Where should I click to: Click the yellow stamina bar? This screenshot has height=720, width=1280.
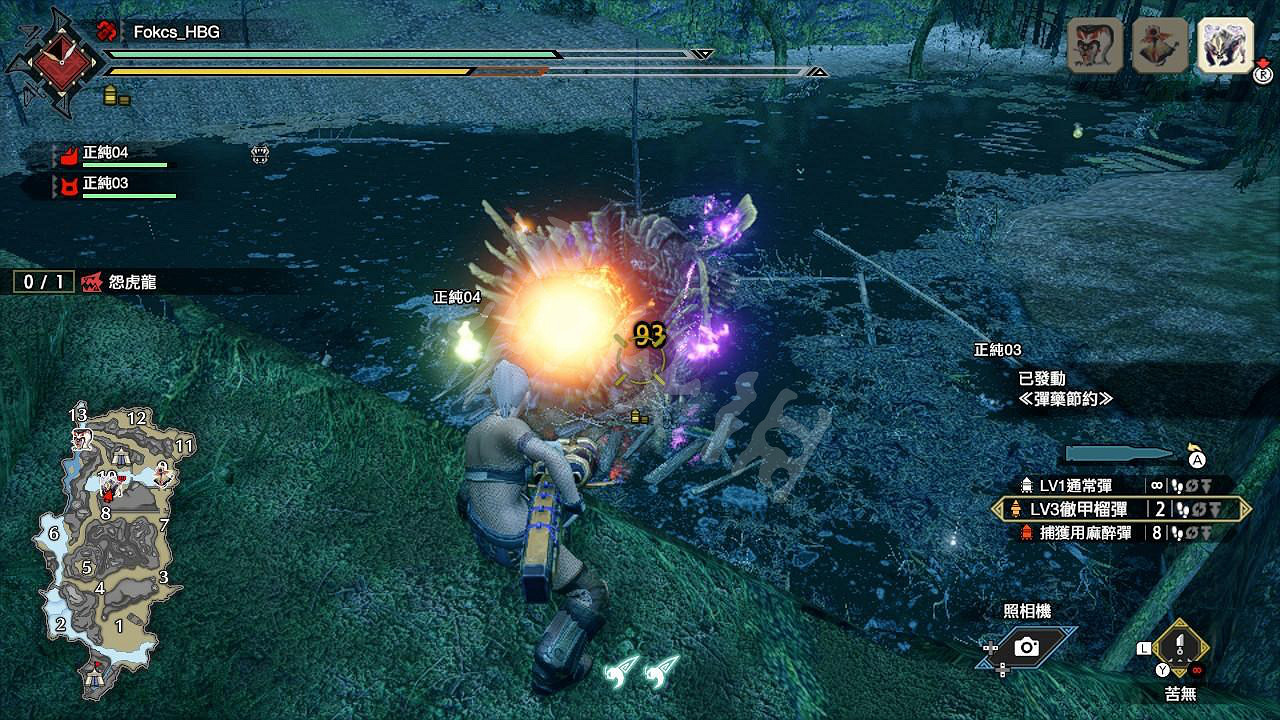[400, 71]
